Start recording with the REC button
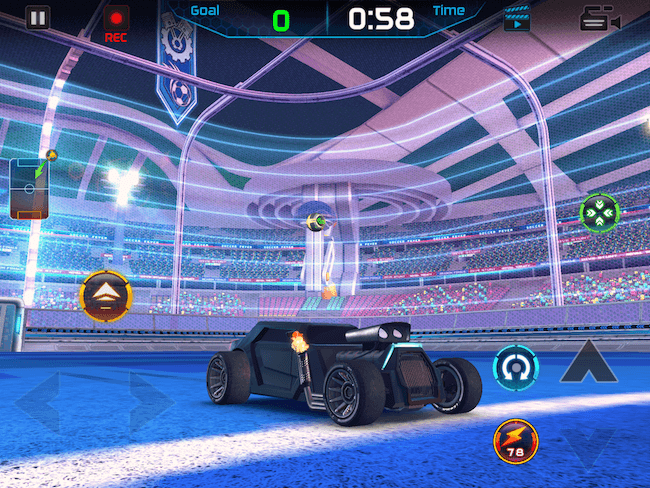650x488 pixels. (x=117, y=21)
